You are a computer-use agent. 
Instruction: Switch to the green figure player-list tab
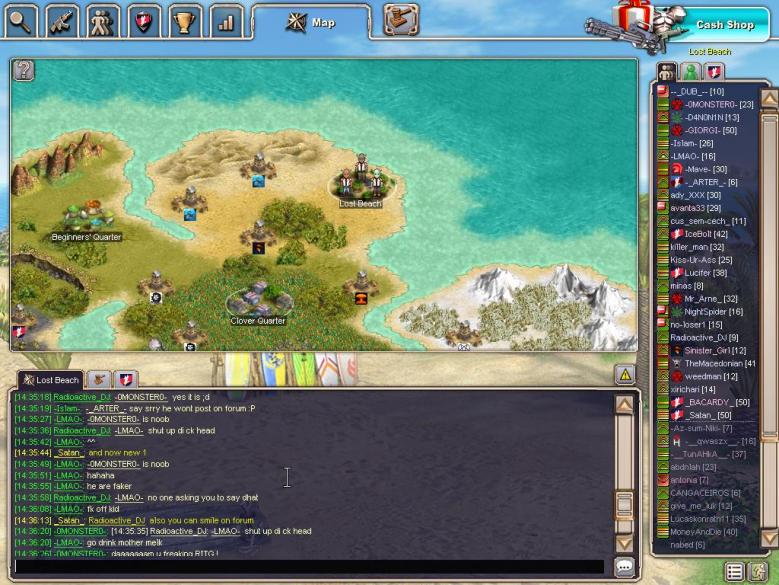tap(690, 72)
